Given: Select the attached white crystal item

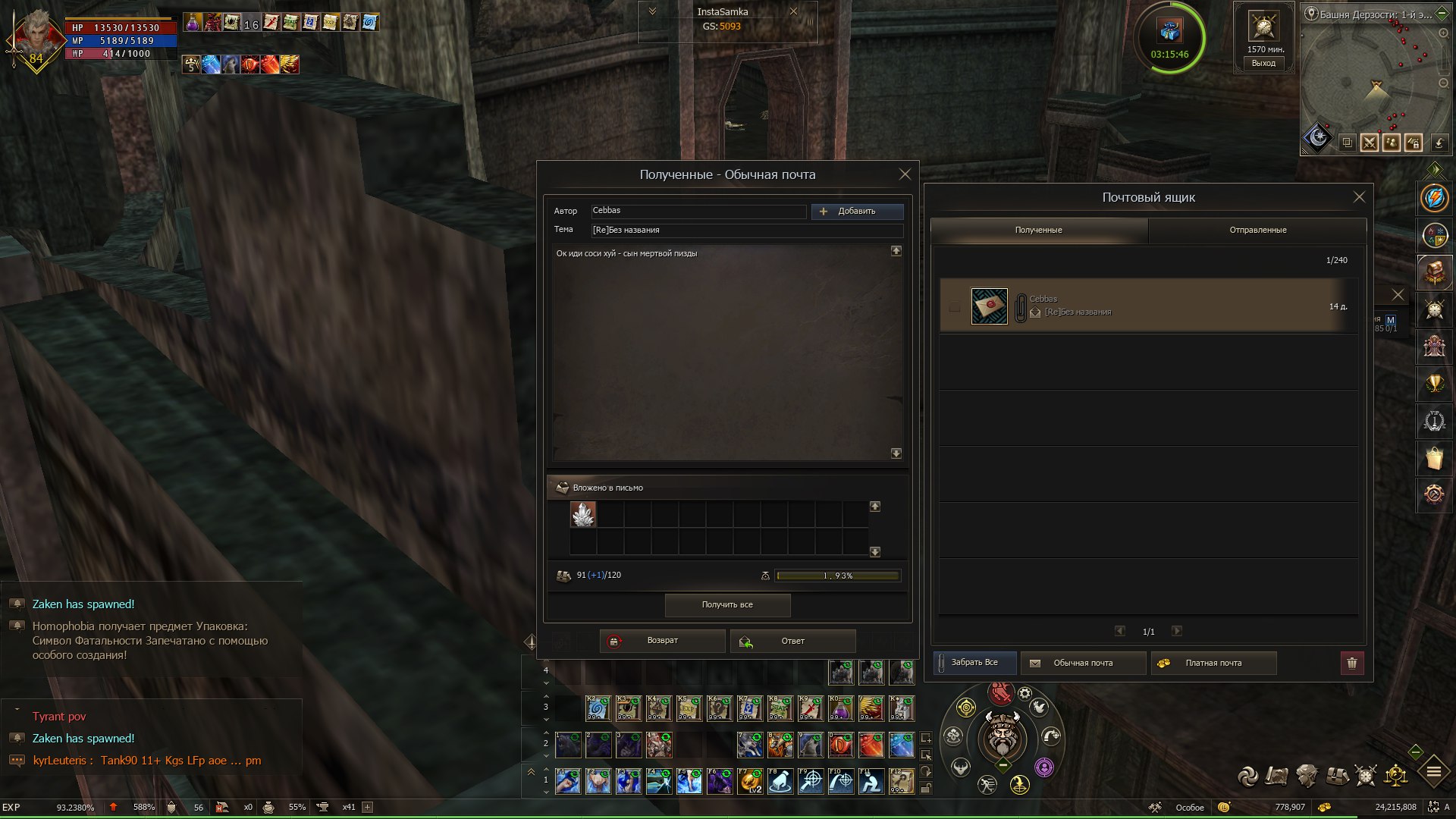Looking at the screenshot, I should click(x=583, y=515).
